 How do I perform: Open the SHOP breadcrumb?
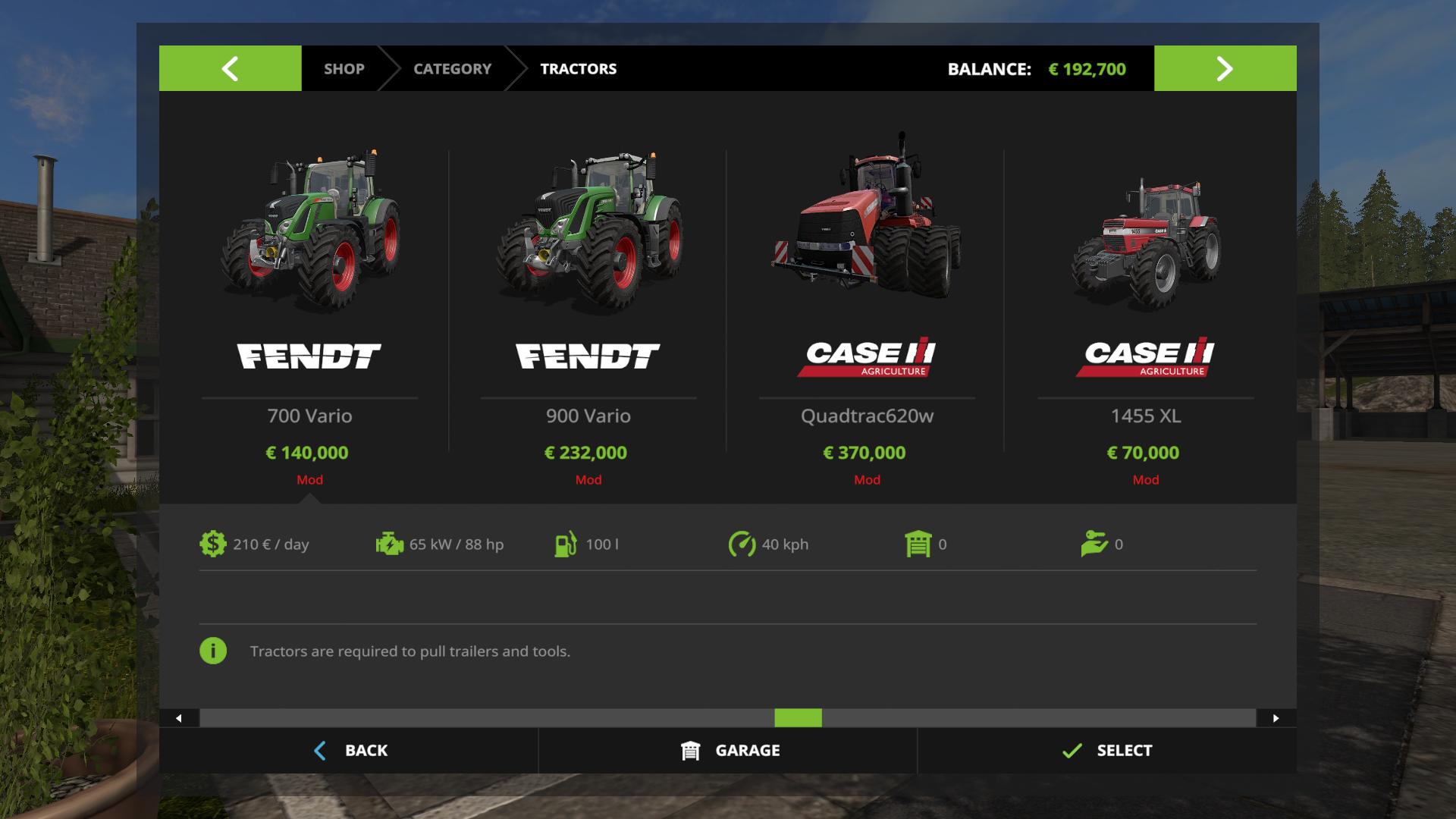(344, 68)
